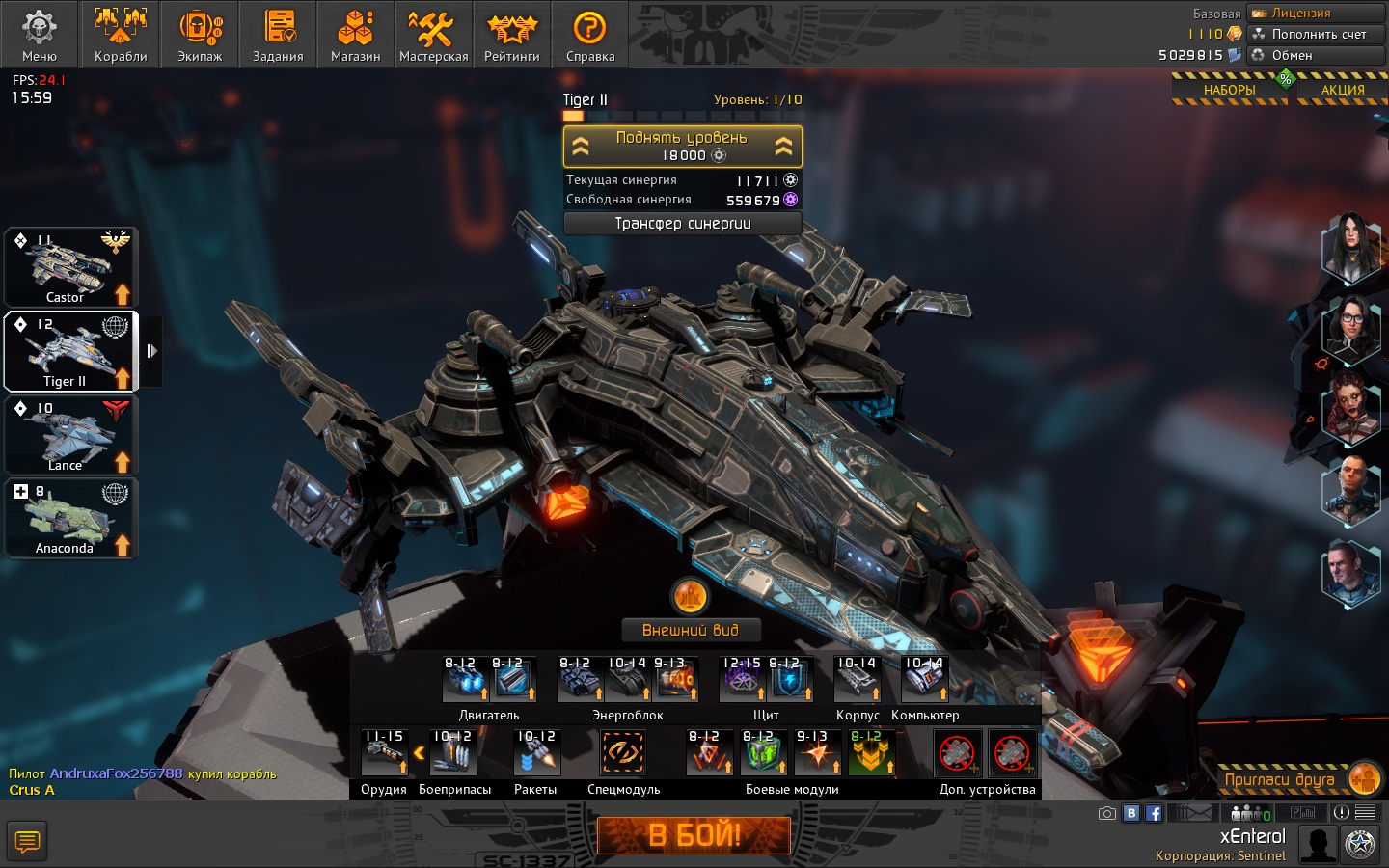Select the Castor ship slot
The height and width of the screenshot is (868, 1389).
click(x=71, y=267)
